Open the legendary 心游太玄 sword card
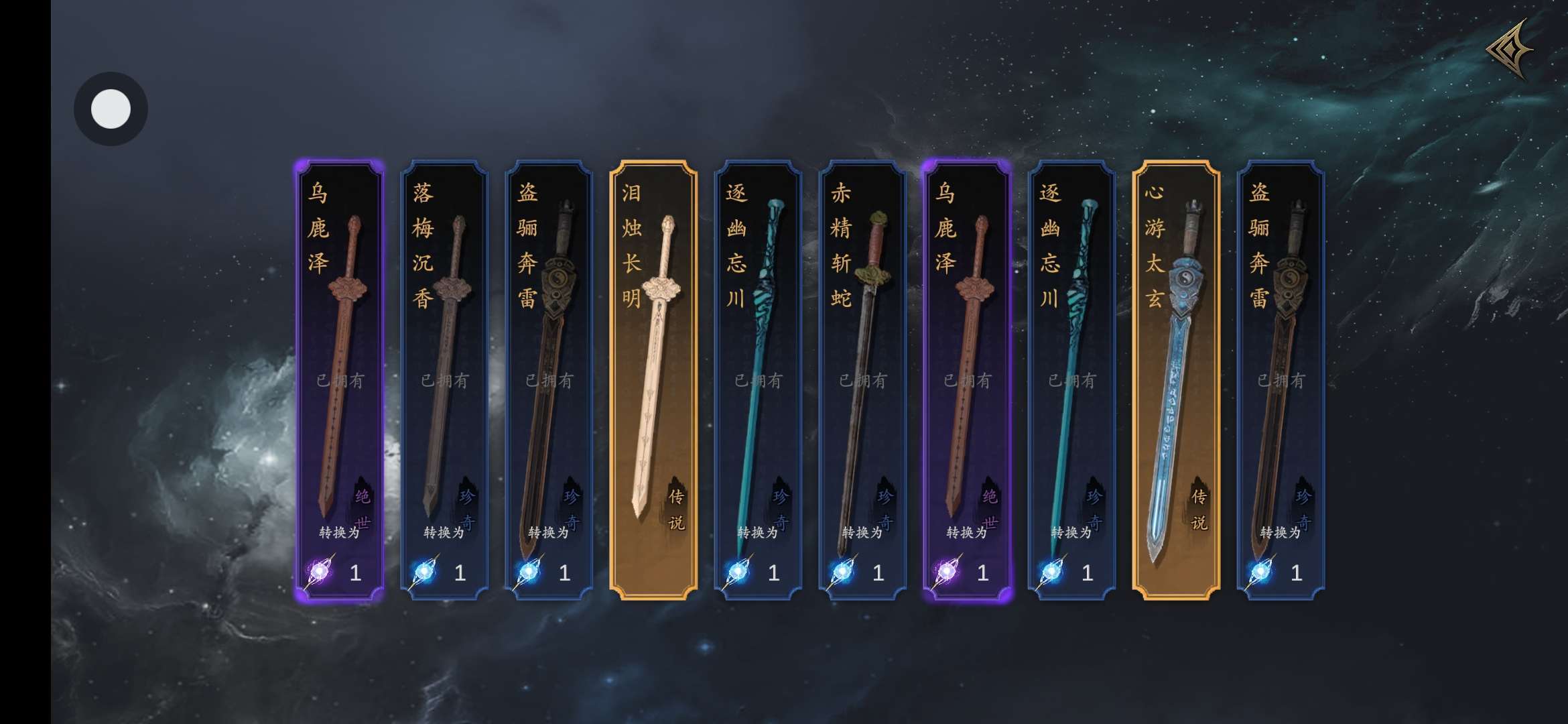The image size is (1568, 724). coord(1176,379)
